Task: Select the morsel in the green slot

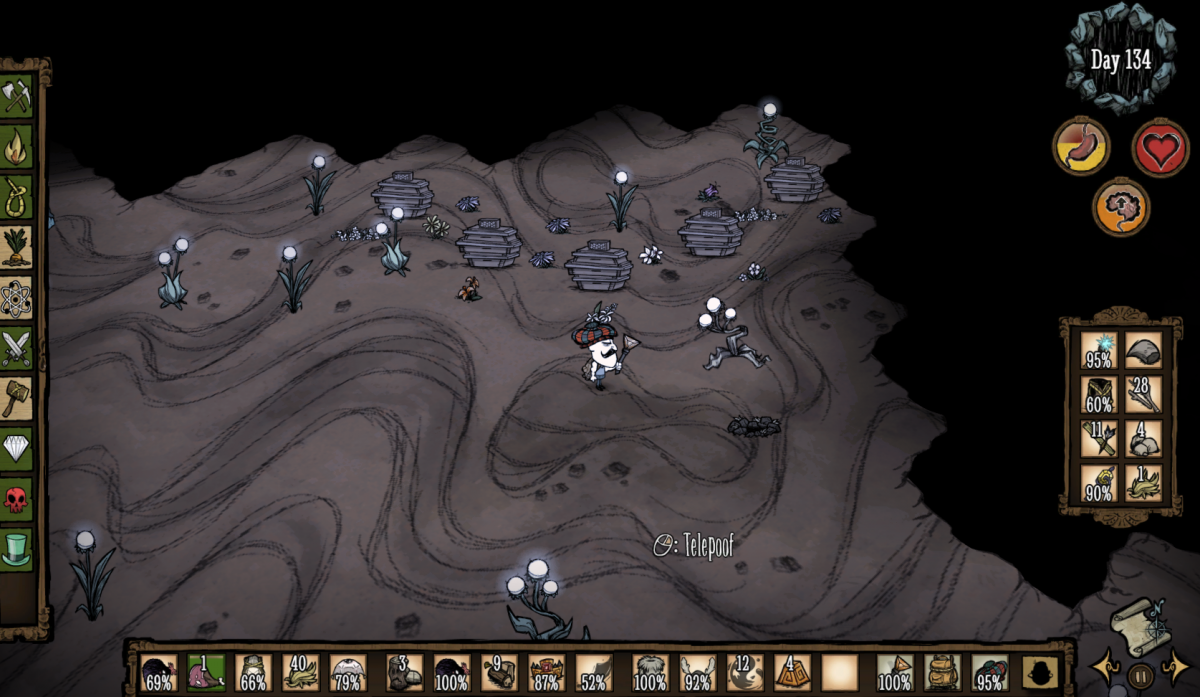Action: (x=206, y=674)
